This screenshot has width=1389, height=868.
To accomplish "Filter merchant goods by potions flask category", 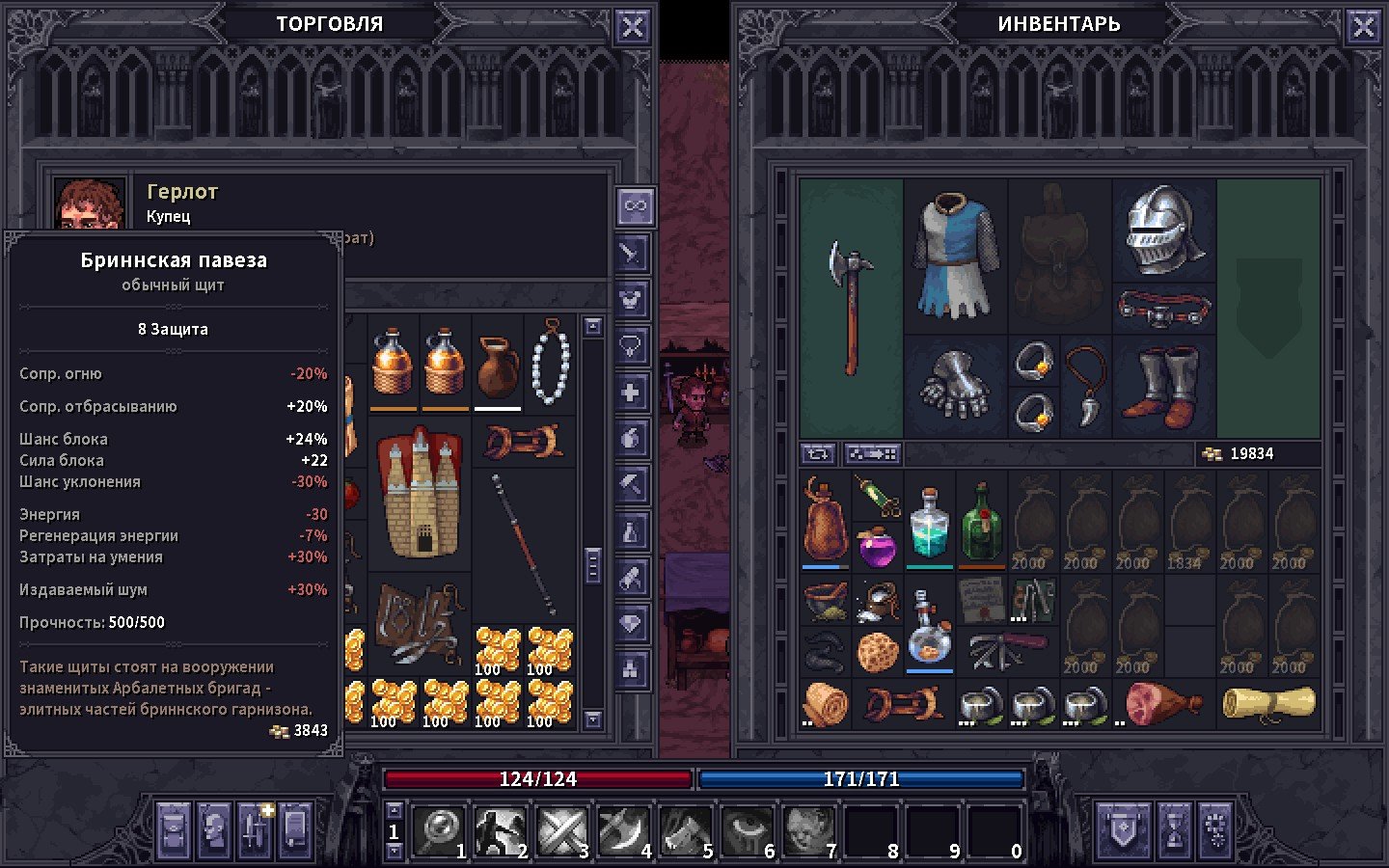I will (632, 531).
